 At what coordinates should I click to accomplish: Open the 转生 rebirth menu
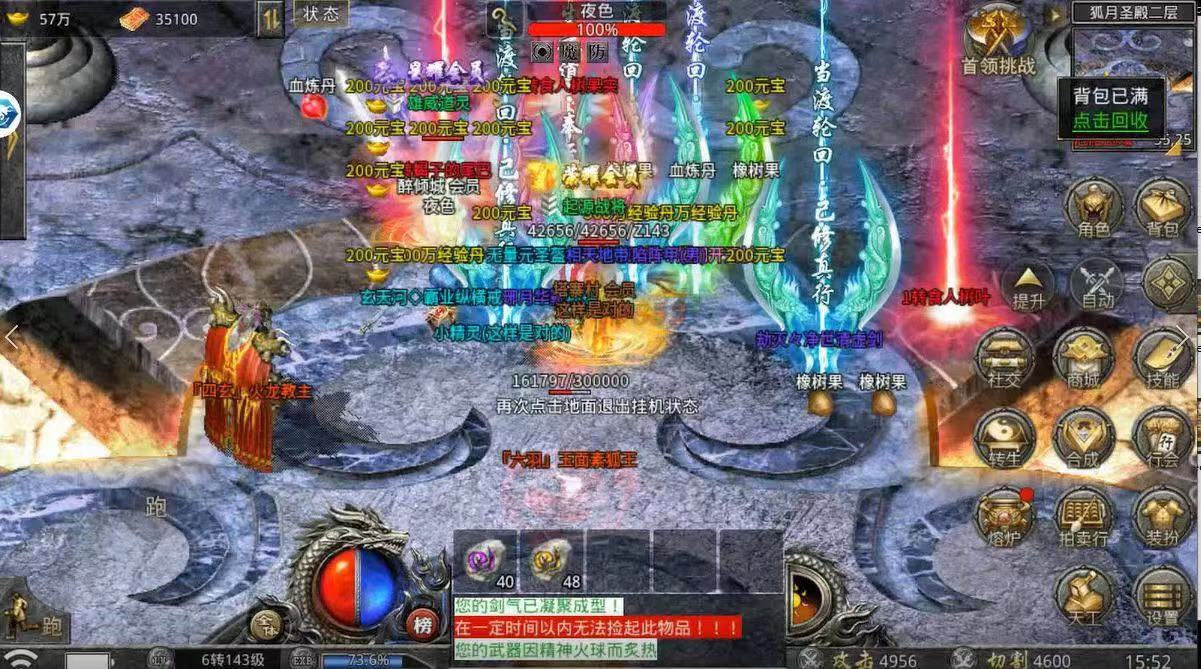pos(1004,436)
